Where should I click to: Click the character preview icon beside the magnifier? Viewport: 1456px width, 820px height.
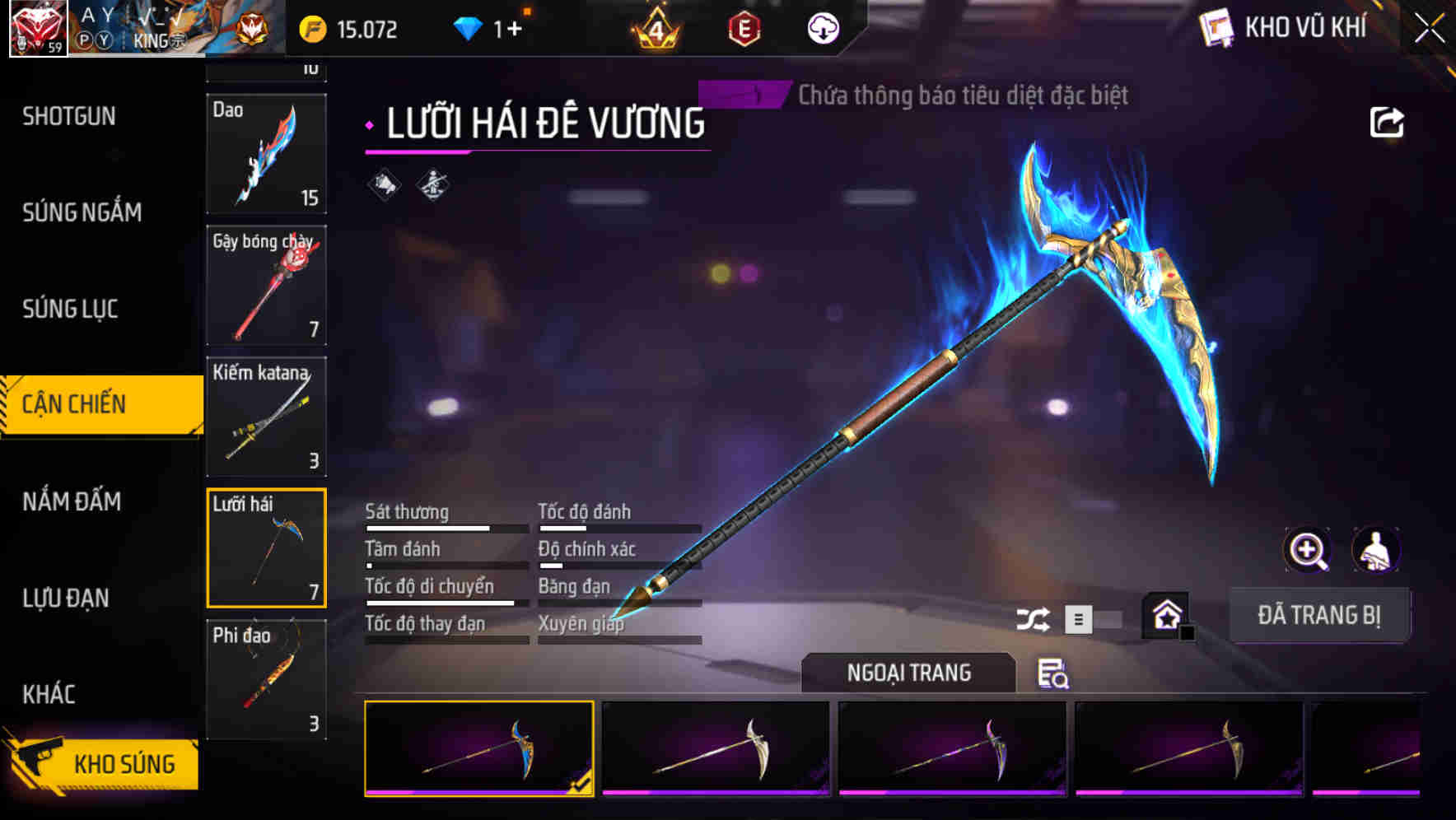1377,550
